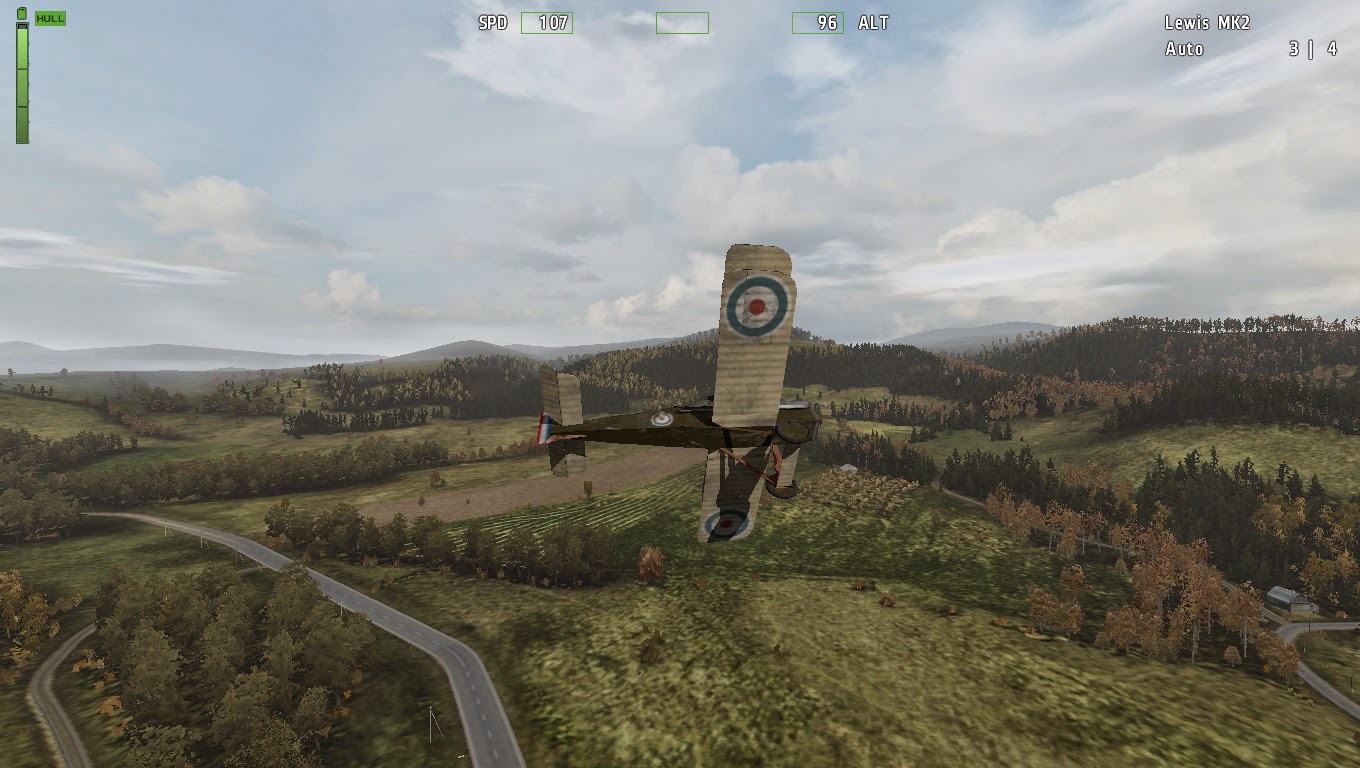This screenshot has width=1360, height=768.
Task: Click the green HULL label badge
Action: [x=49, y=17]
